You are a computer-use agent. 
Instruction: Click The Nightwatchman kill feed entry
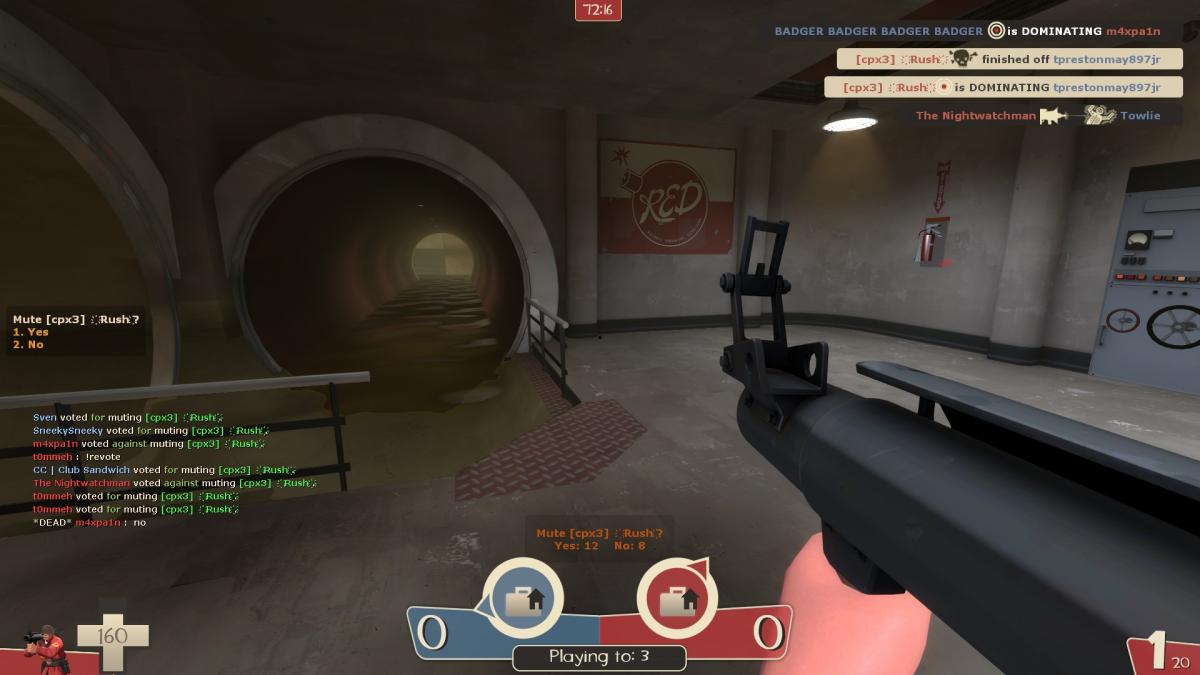1038,116
